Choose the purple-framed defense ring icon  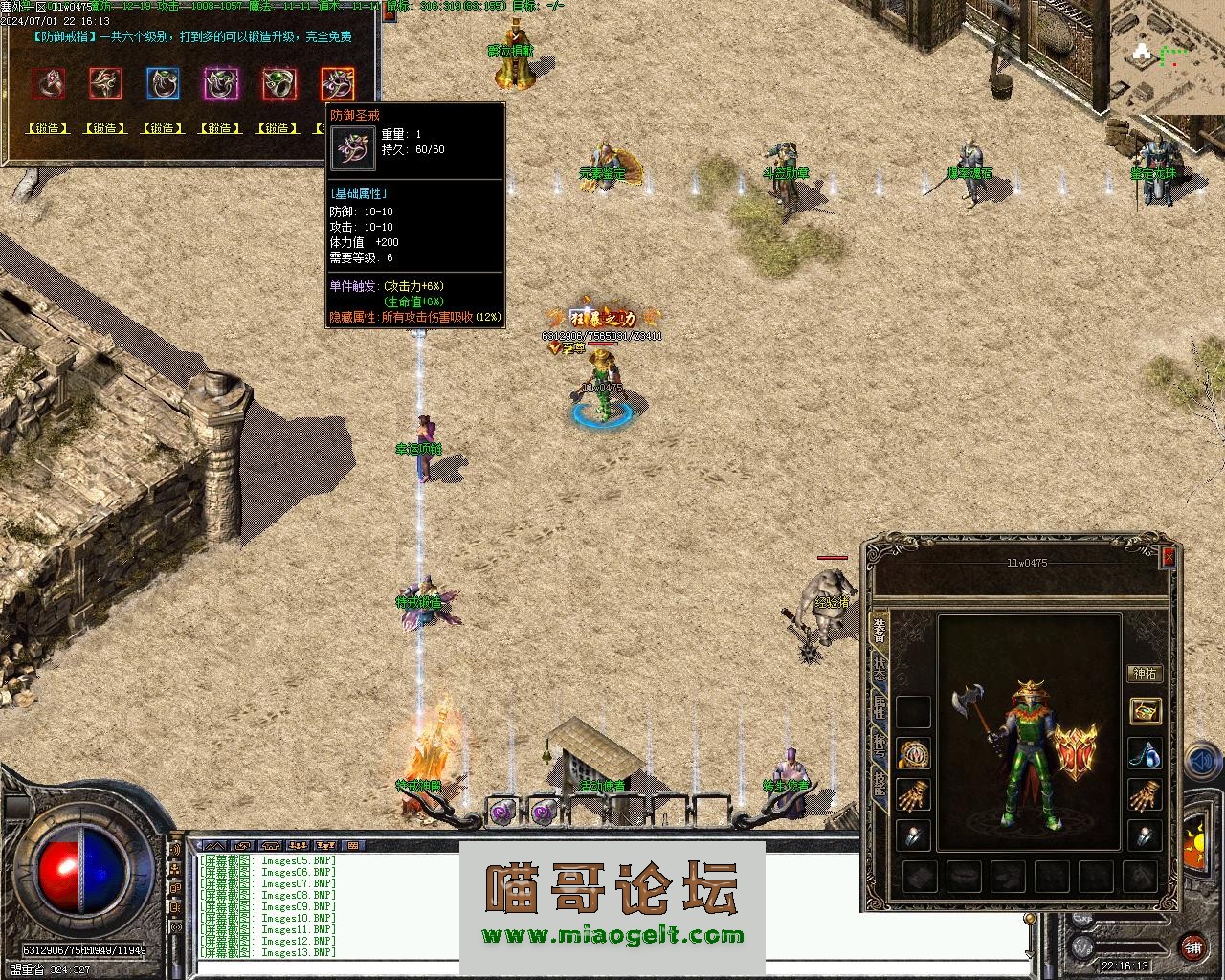(220, 84)
